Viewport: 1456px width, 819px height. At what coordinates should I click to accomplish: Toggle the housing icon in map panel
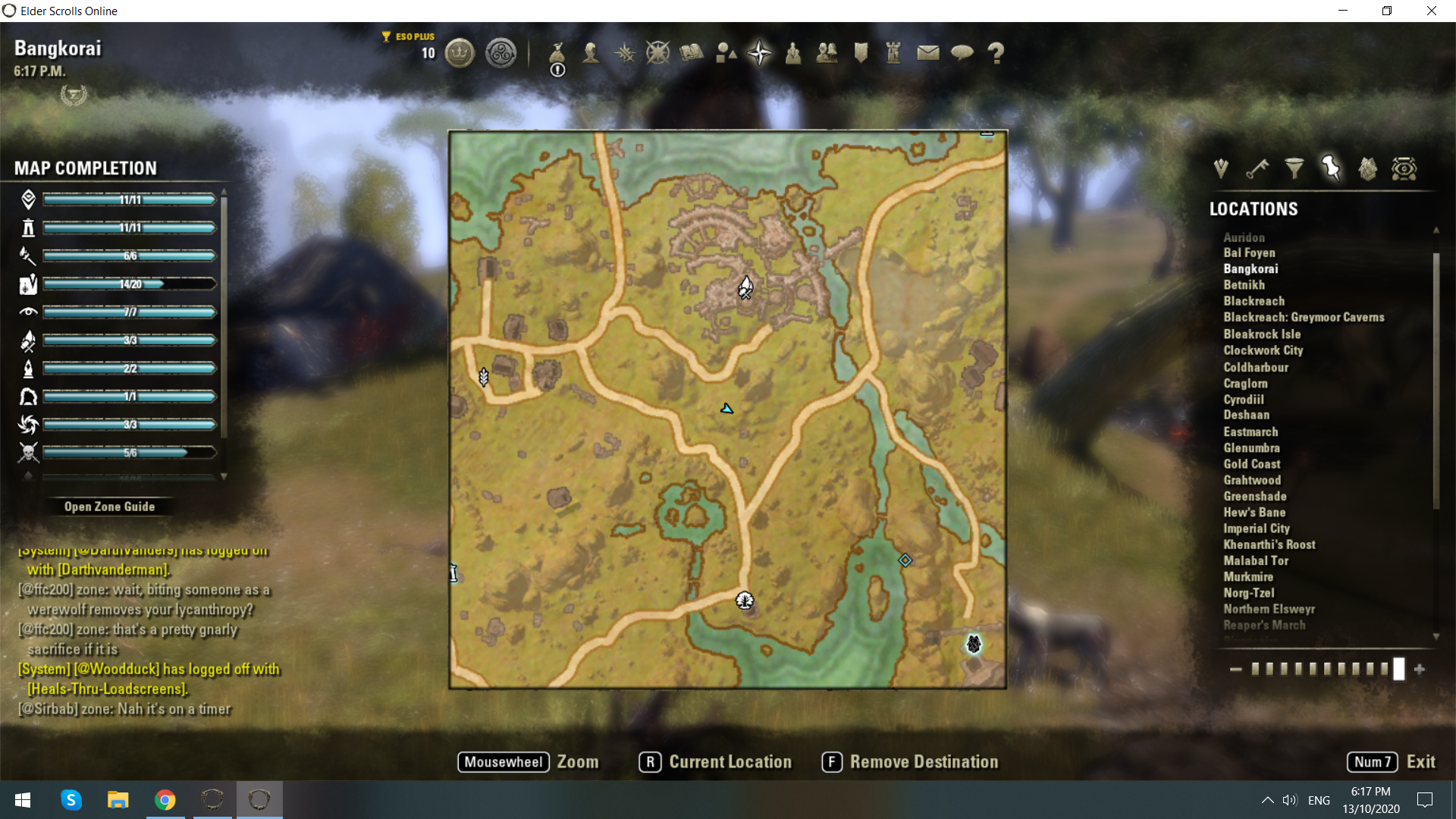[x=1368, y=168]
